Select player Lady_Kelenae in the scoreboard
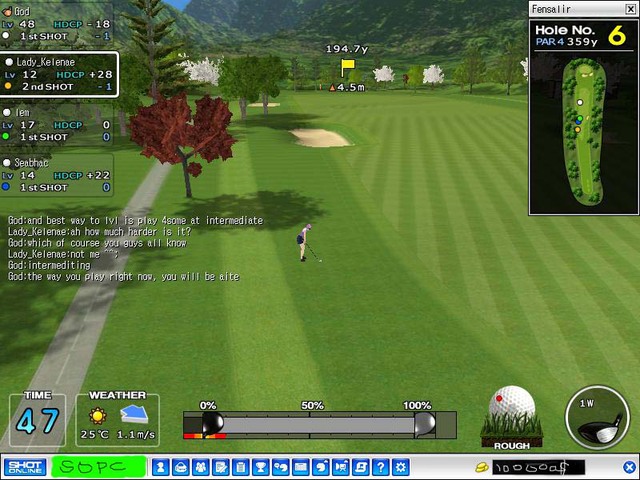Screen dimensions: 640x480 pos(58,74)
